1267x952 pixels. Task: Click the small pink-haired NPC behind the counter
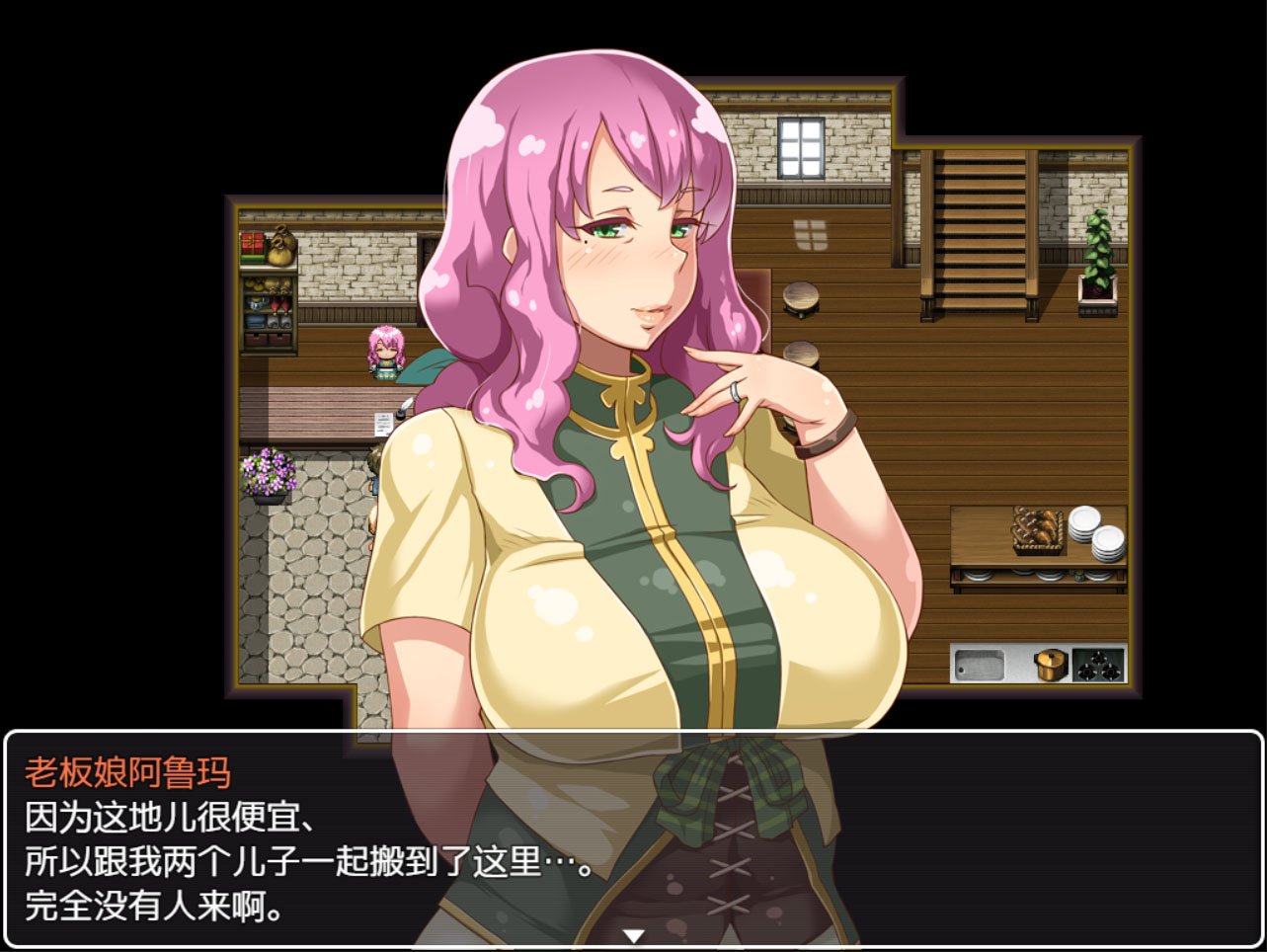coord(387,353)
